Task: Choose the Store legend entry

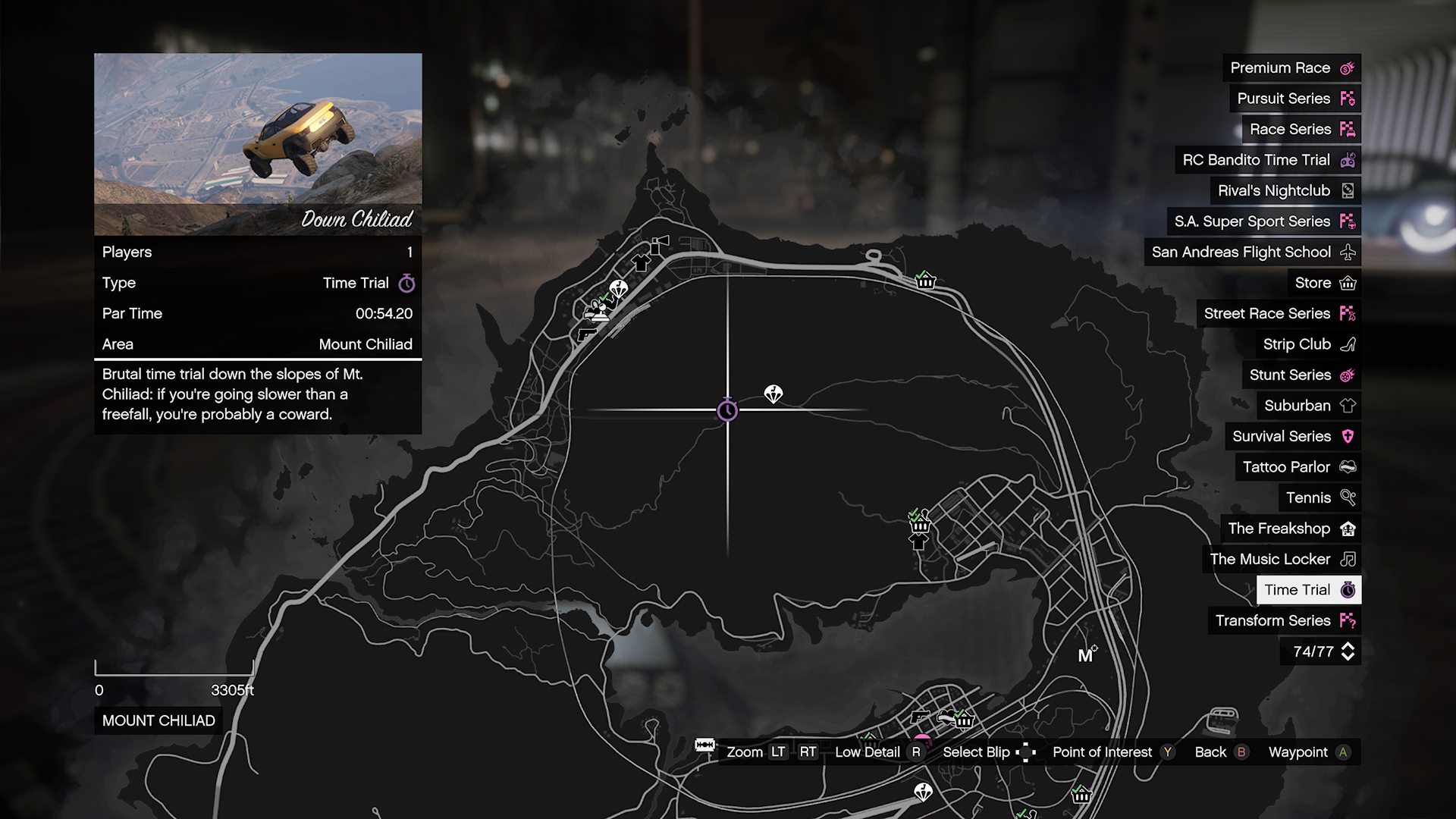Action: point(1324,283)
